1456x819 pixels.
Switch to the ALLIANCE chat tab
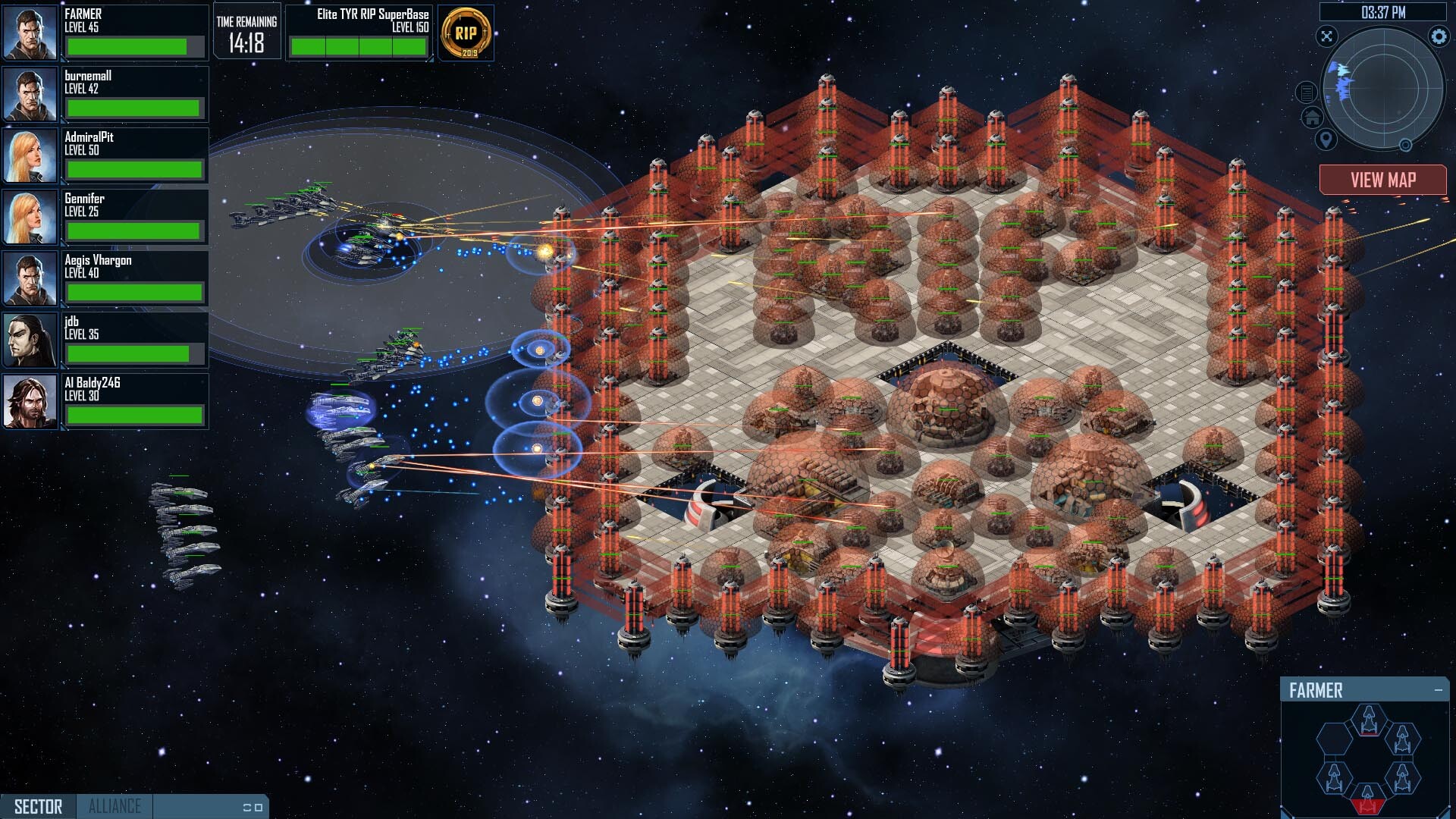[x=114, y=806]
